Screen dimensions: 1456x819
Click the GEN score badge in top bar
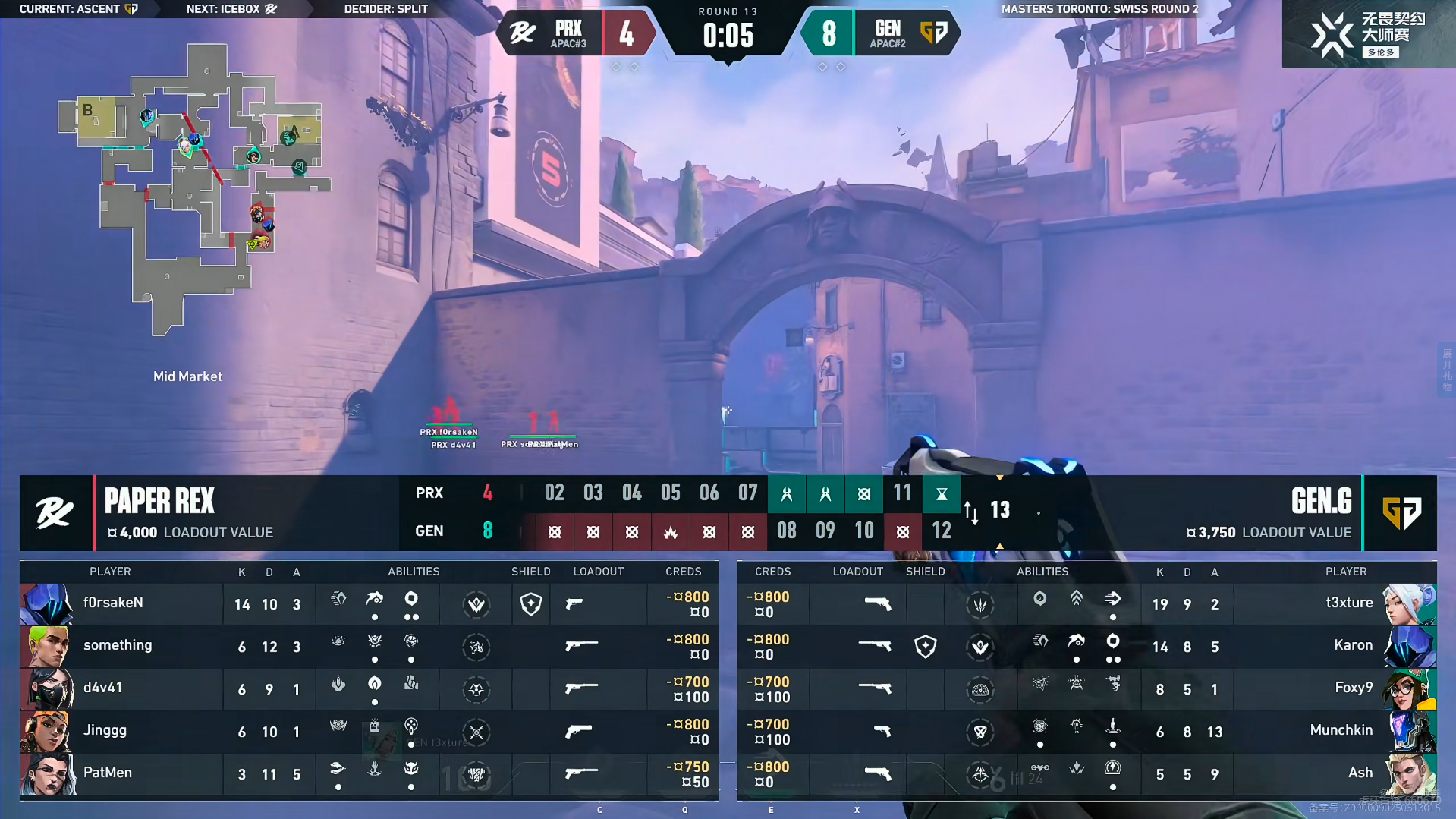[x=829, y=33]
